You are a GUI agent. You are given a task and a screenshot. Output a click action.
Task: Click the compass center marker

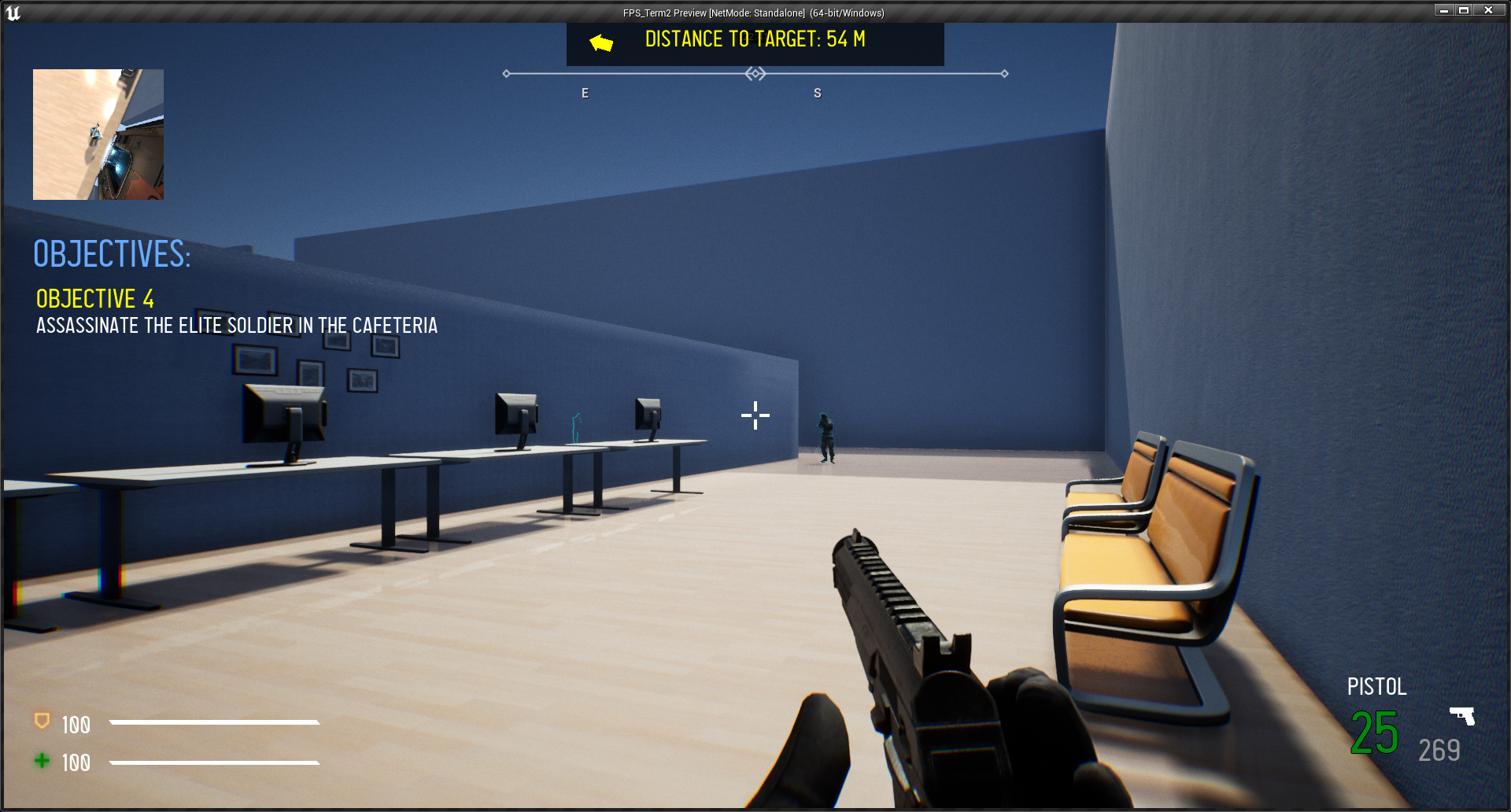[x=755, y=74]
